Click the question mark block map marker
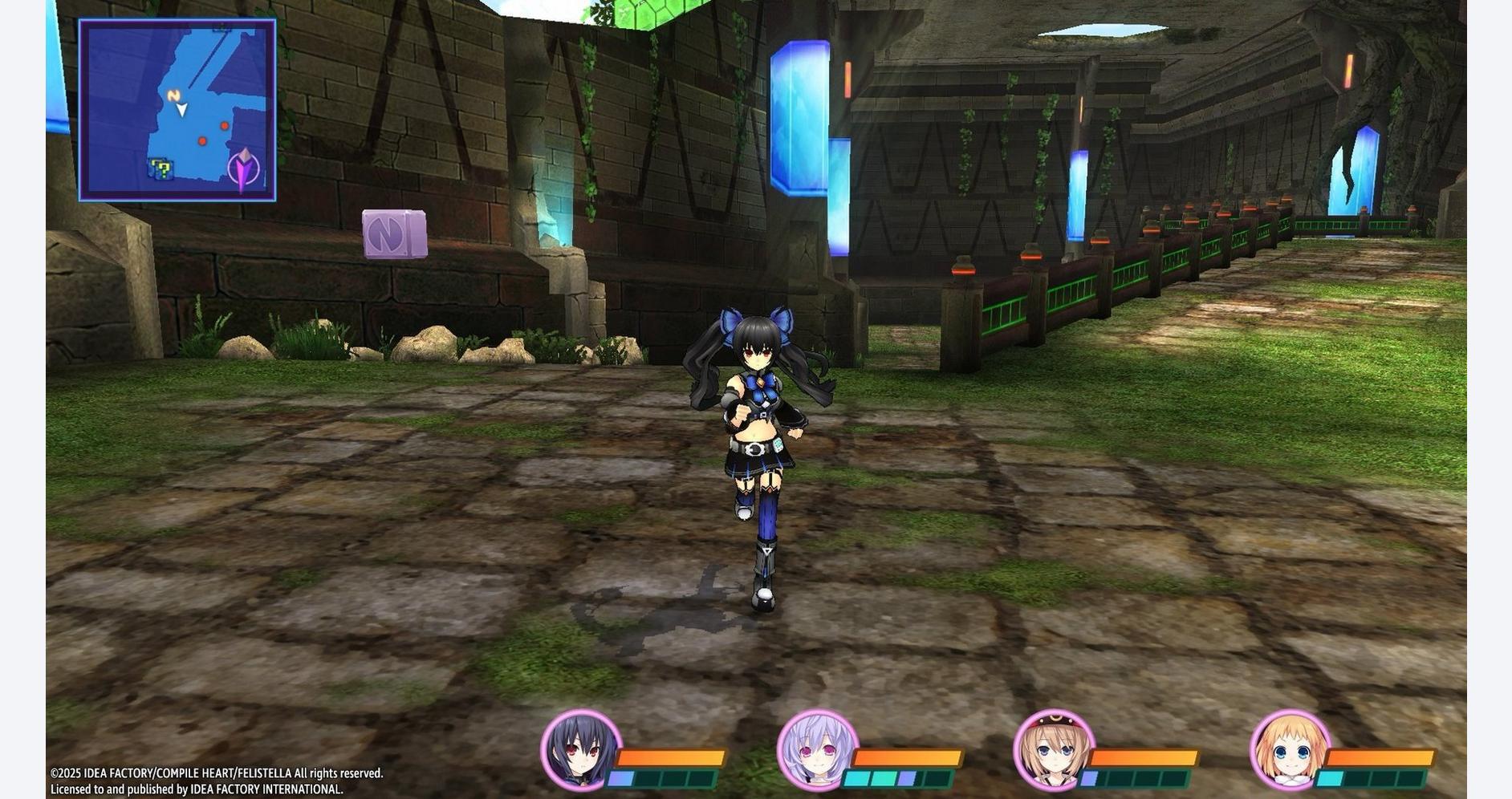The width and height of the screenshot is (1512, 799). (161, 169)
